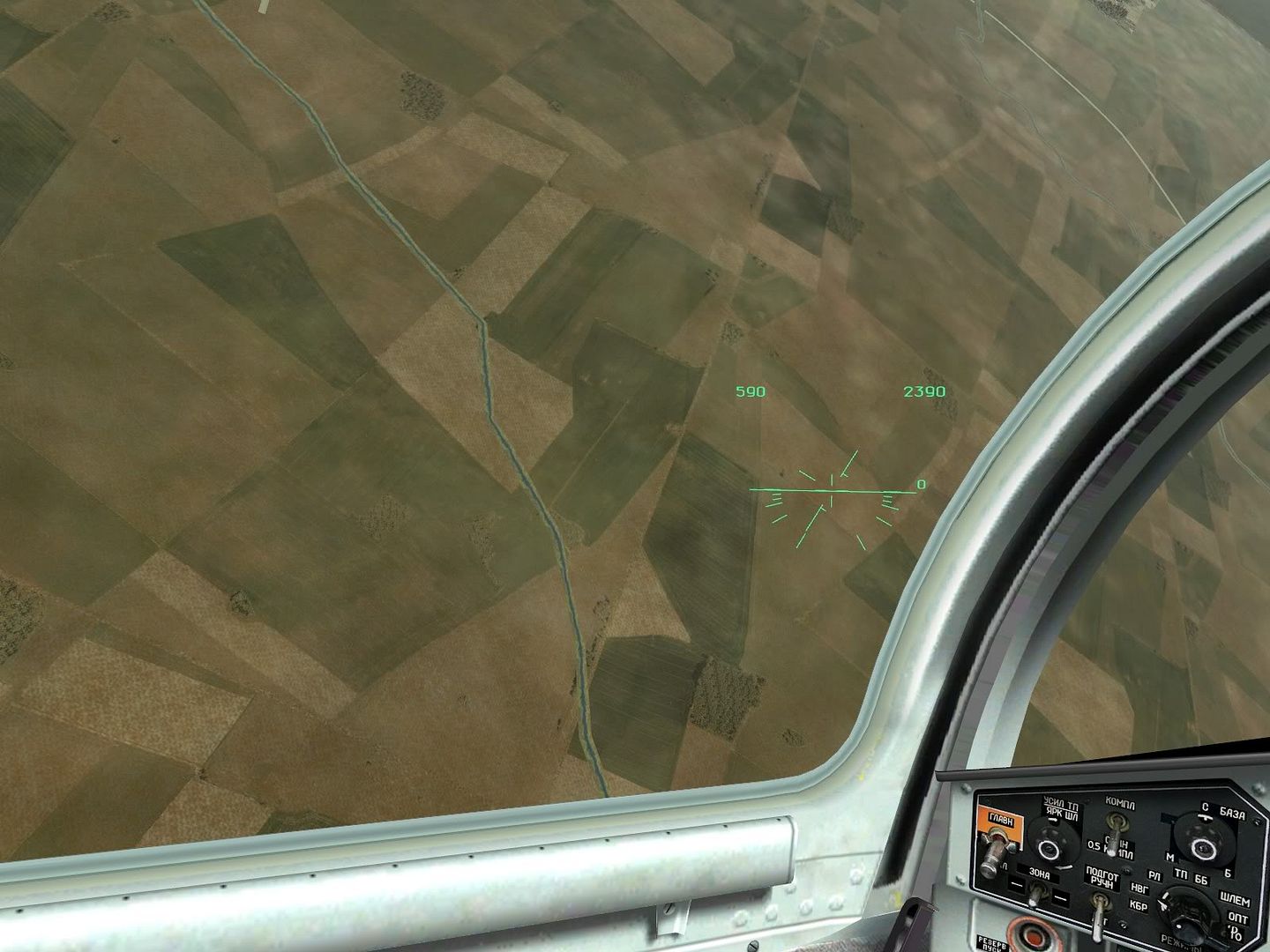Click the ОПТ mode marking
The width and height of the screenshot is (1270, 952).
pyautogui.click(x=1236, y=919)
